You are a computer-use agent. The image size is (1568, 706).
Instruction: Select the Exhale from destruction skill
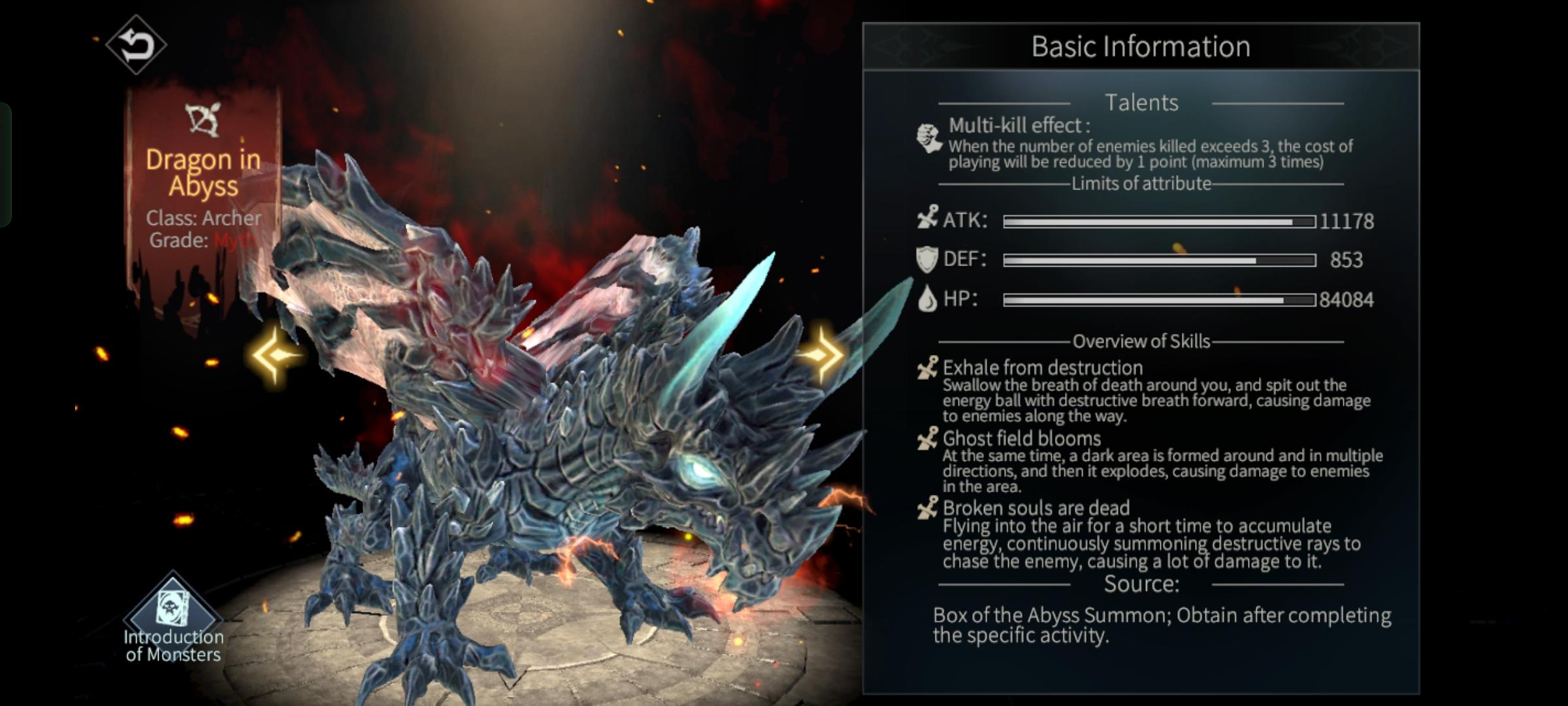pos(1043,368)
